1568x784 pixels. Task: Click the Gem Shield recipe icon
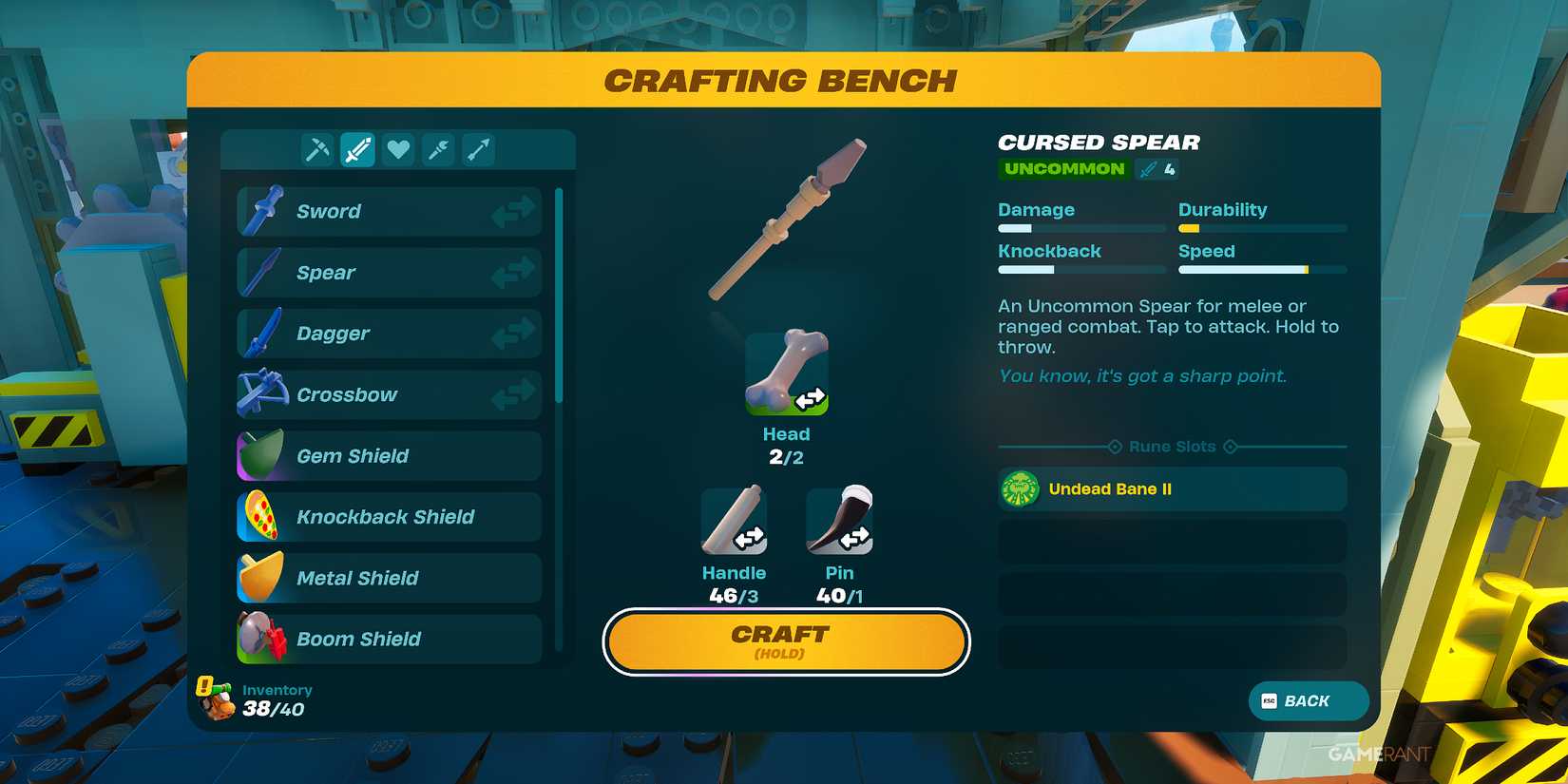pyautogui.click(x=261, y=455)
